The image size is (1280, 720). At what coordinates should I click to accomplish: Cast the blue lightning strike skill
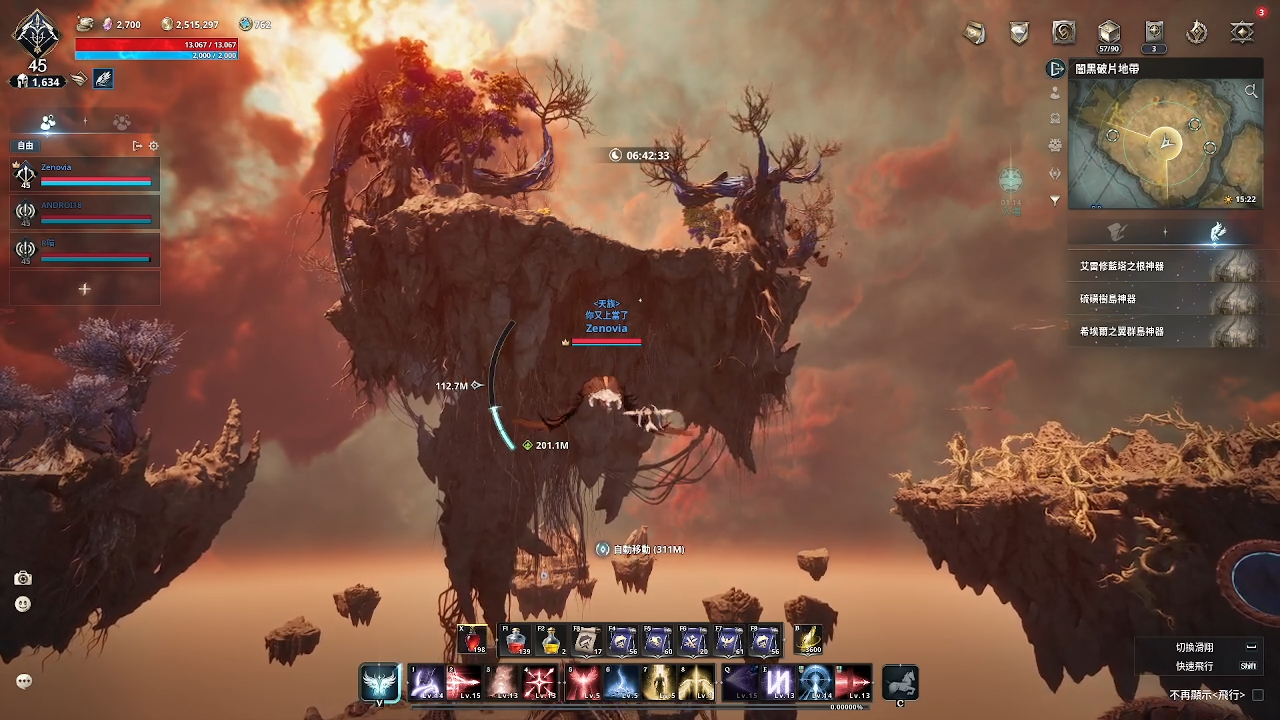click(x=620, y=683)
